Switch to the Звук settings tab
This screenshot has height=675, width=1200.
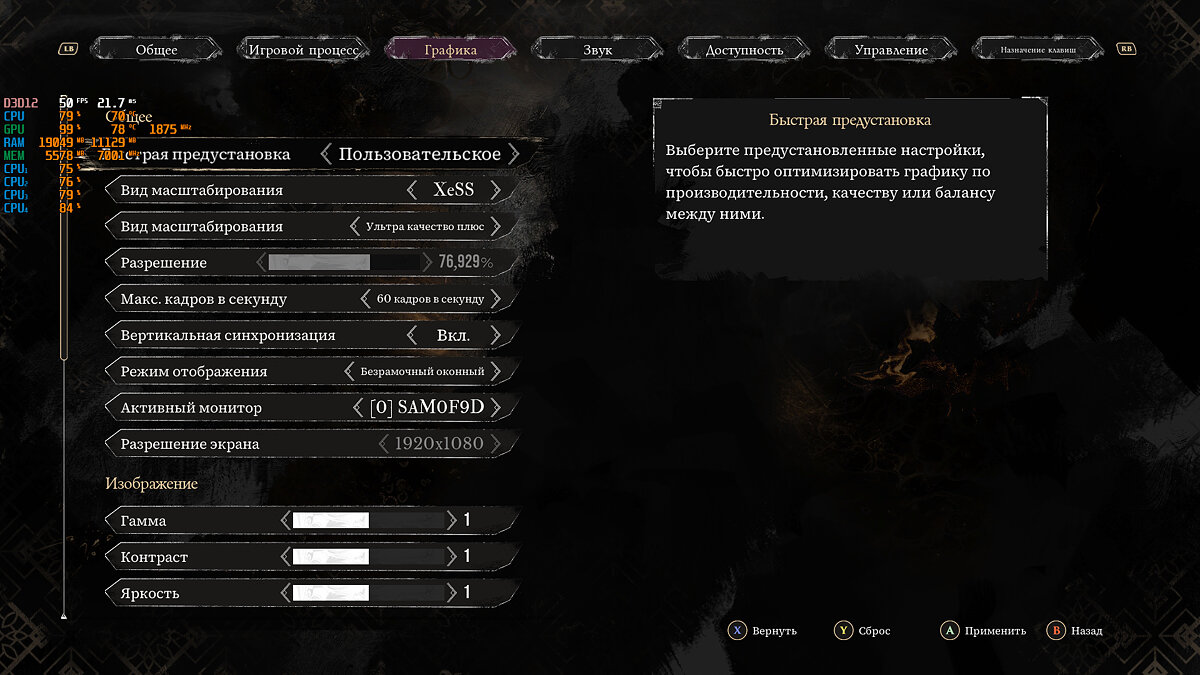tap(597, 49)
